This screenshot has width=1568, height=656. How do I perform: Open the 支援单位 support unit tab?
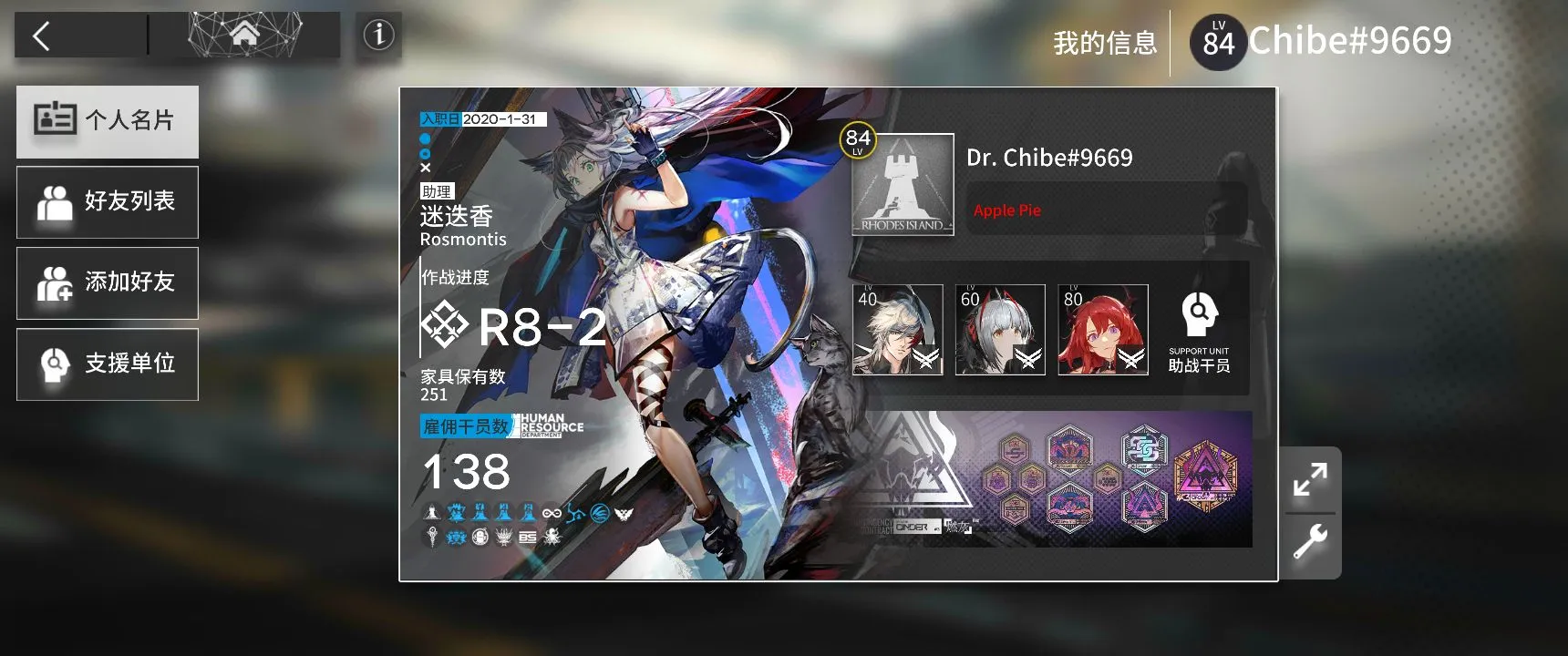click(x=108, y=364)
